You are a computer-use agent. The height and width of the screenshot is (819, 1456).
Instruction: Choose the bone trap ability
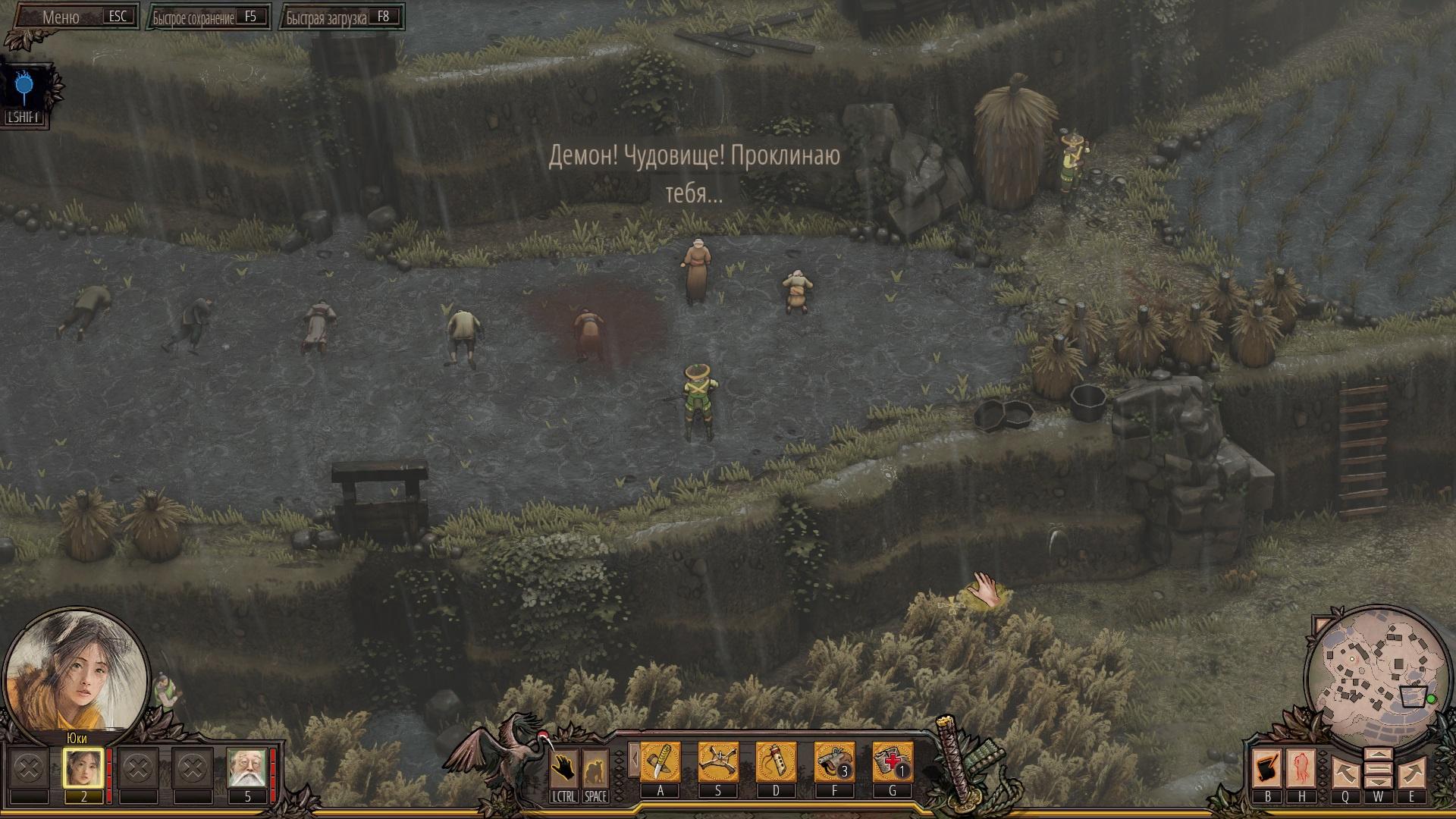tap(717, 762)
